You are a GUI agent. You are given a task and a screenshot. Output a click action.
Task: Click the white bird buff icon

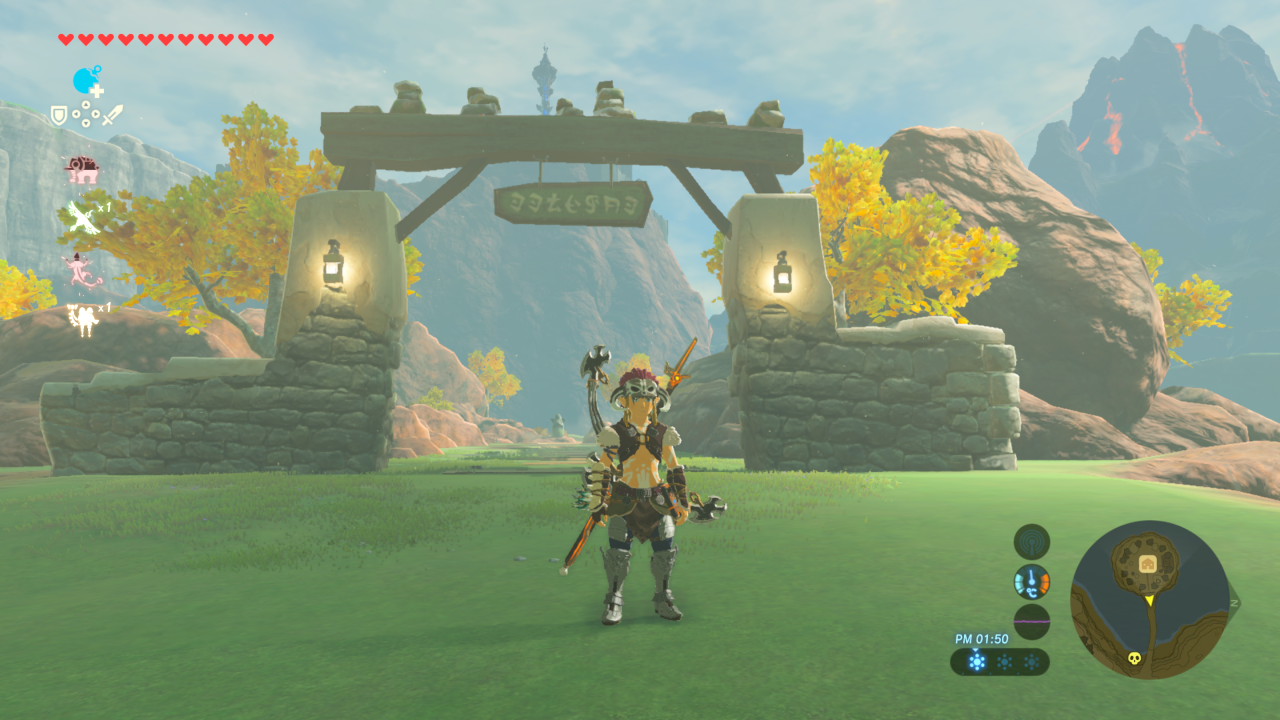[x=81, y=217]
